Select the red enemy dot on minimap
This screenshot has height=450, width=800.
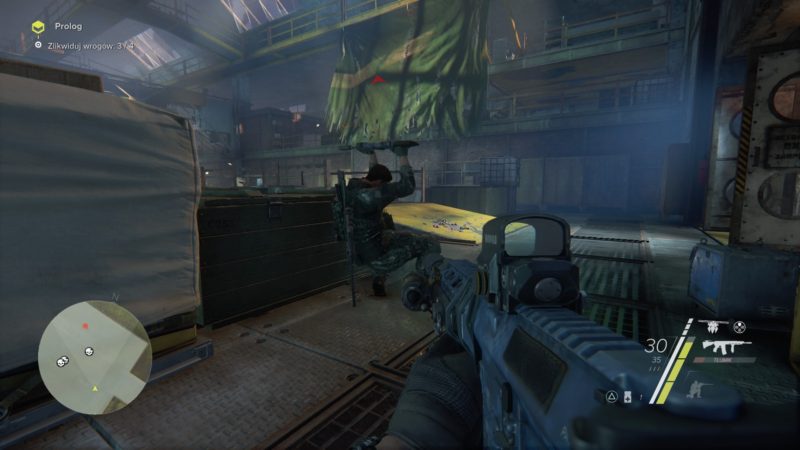(x=86, y=326)
